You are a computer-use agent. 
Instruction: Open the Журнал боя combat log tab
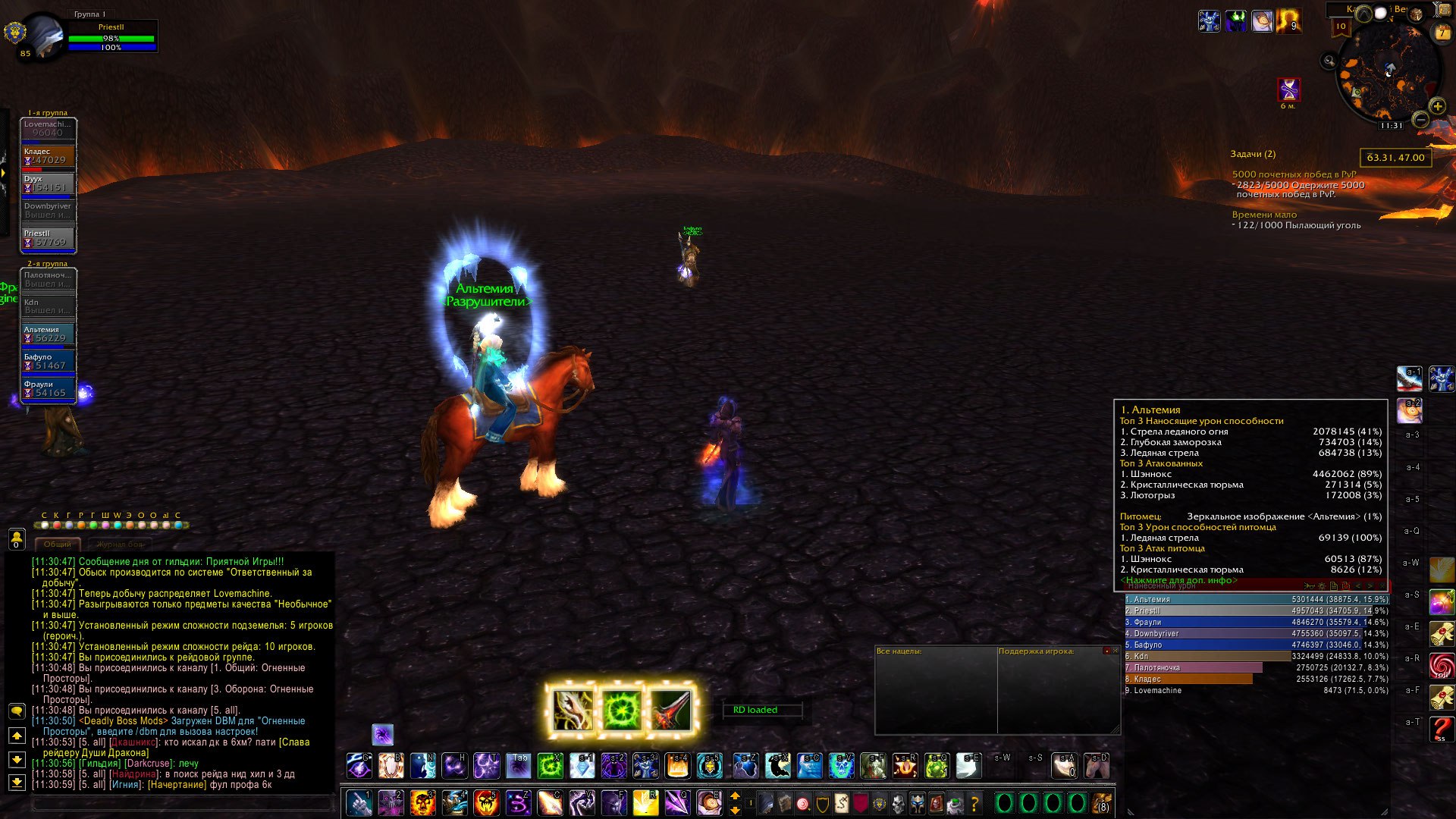(x=119, y=544)
